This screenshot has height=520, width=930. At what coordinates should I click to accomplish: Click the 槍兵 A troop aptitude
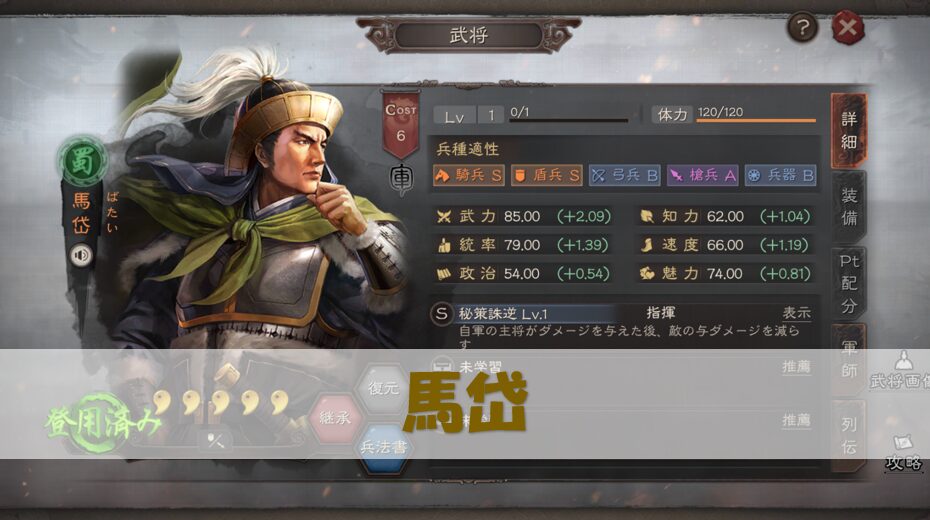click(702, 176)
